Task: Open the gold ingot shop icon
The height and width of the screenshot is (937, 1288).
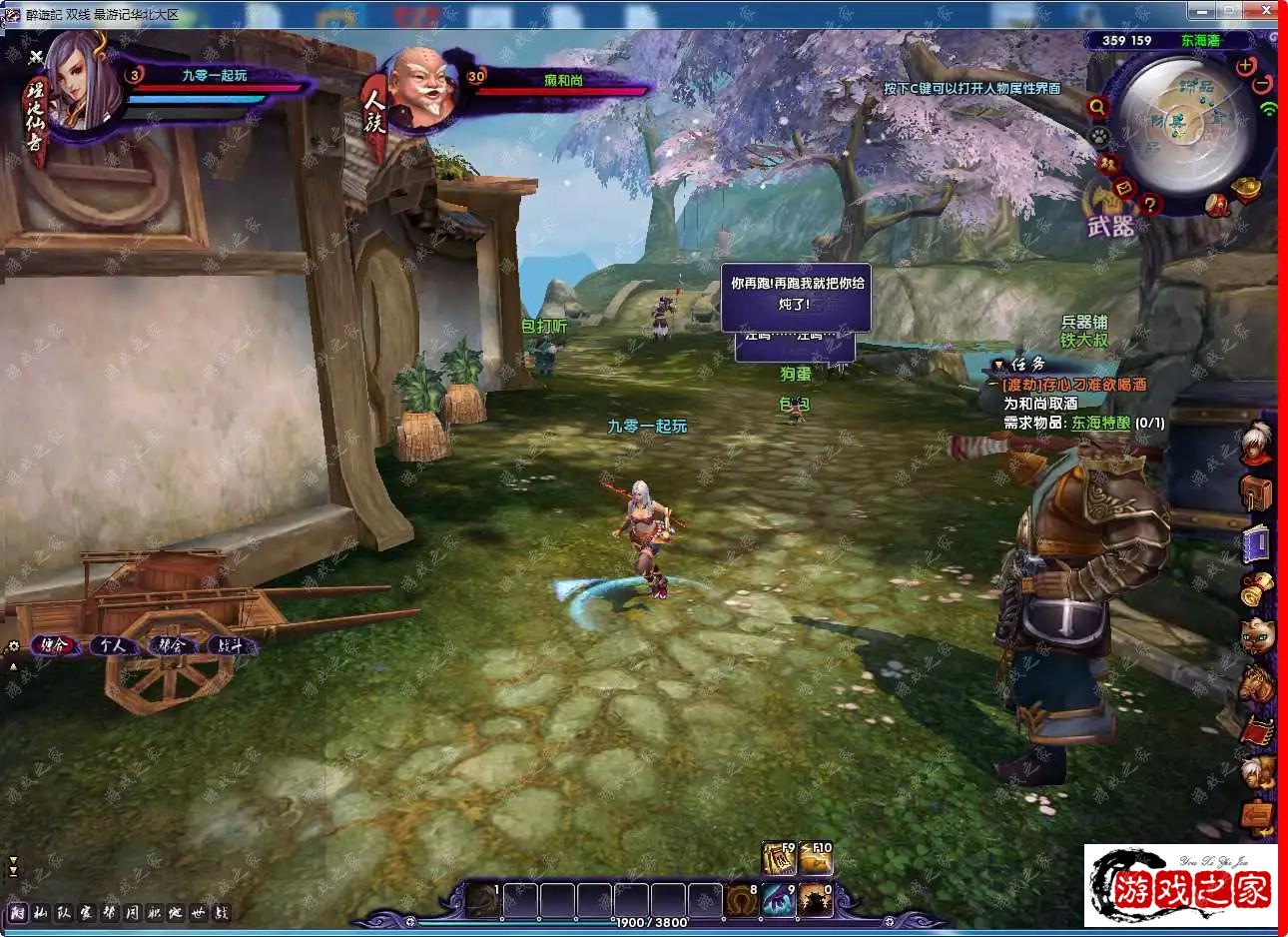Action: tap(1247, 187)
